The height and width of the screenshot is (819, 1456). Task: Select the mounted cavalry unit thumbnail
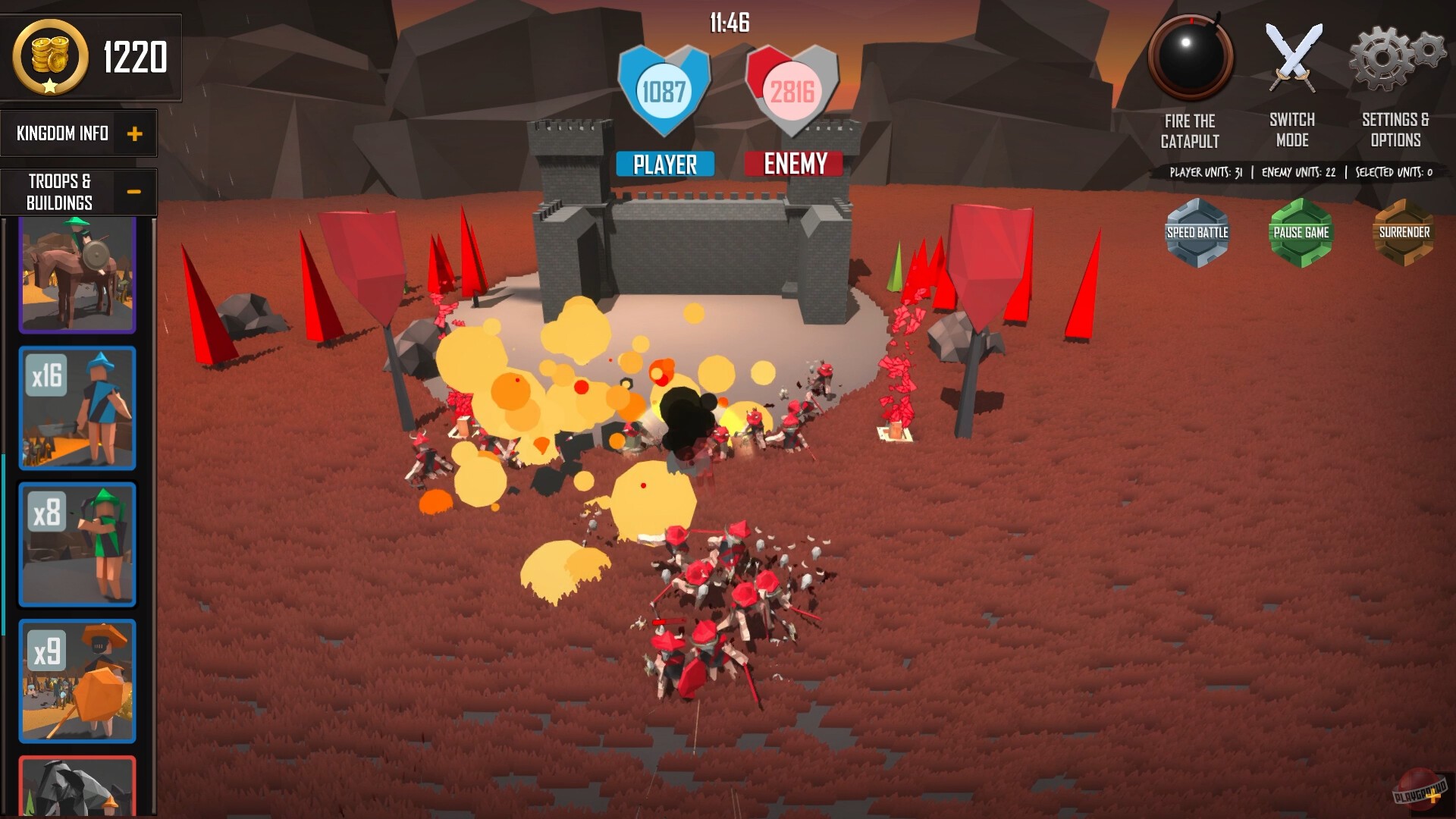pos(77,273)
